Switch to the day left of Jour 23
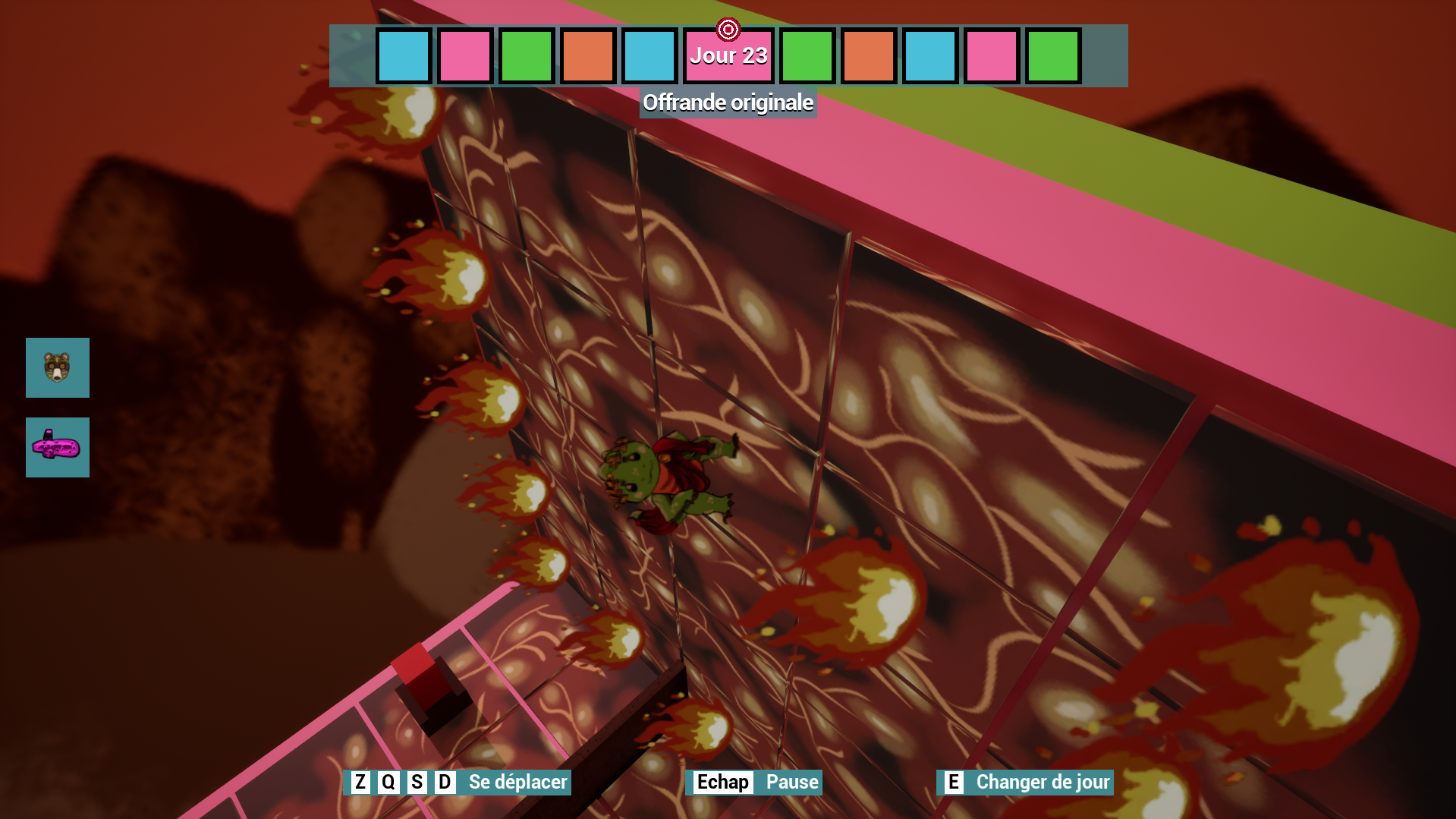 pyautogui.click(x=650, y=55)
